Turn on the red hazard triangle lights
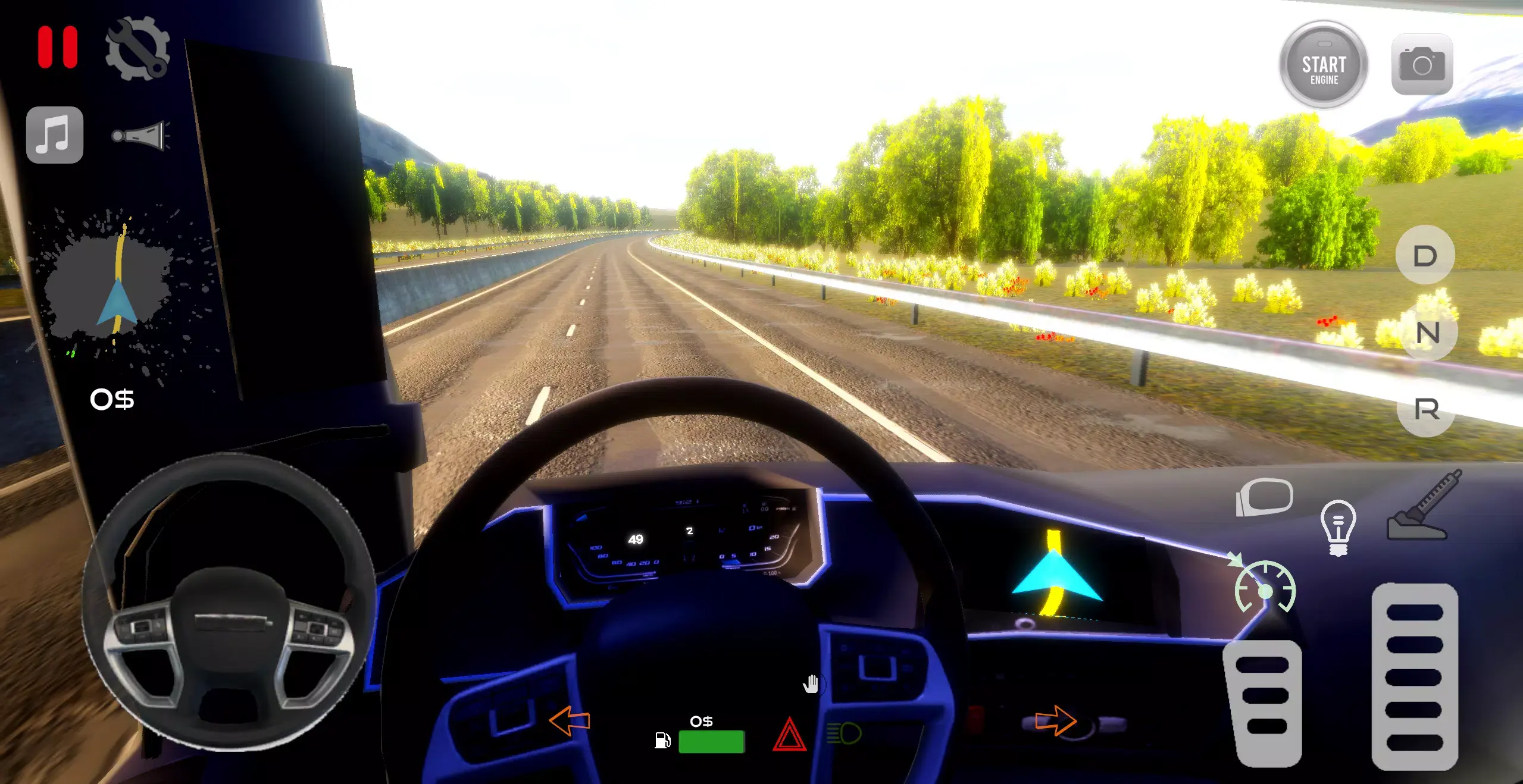This screenshot has width=1523, height=784. (x=789, y=735)
